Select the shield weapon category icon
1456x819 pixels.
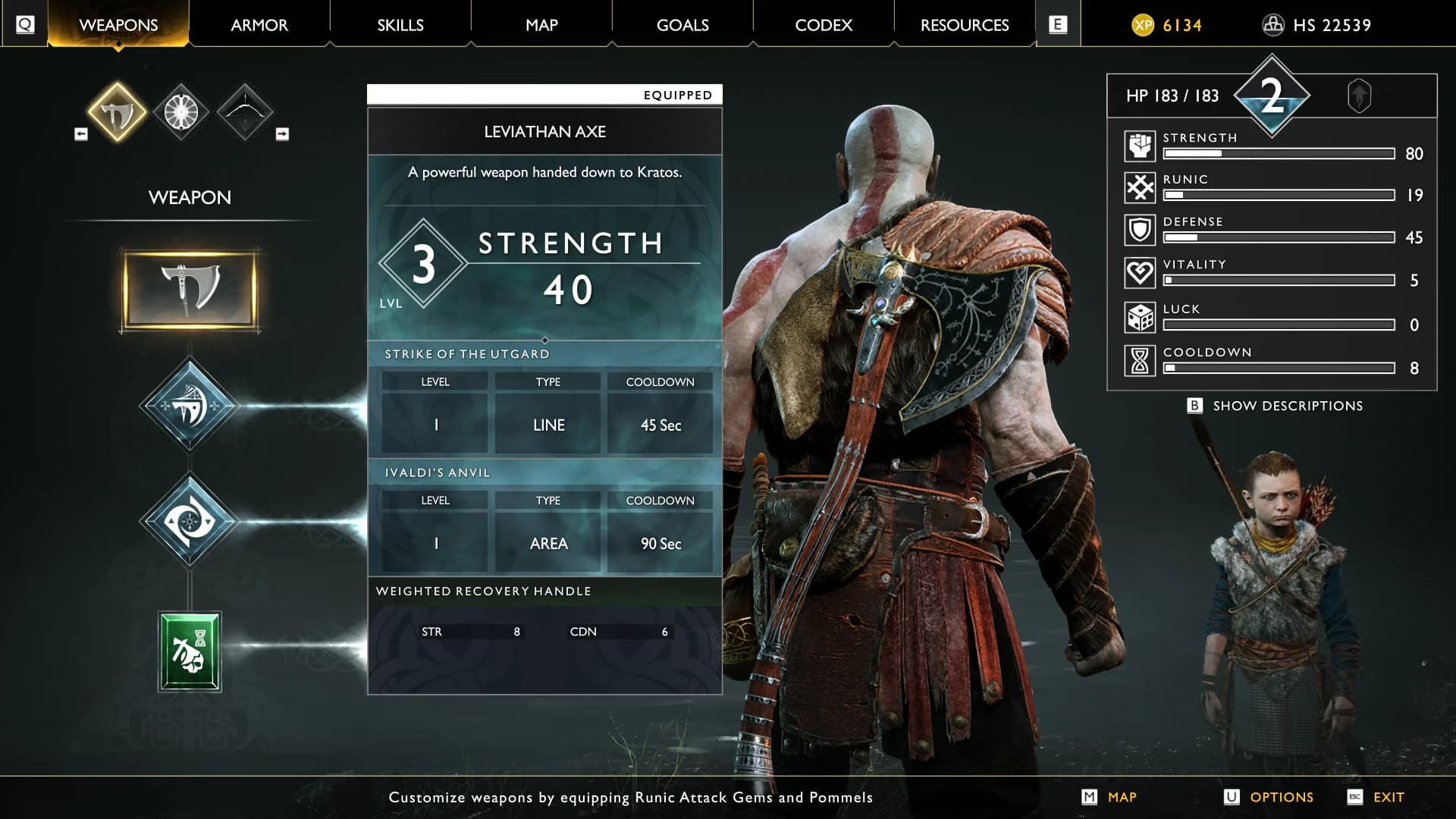coord(180,111)
